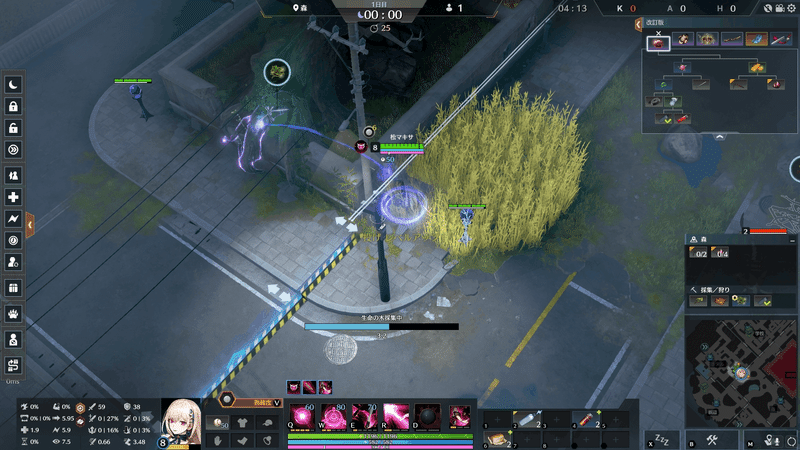This screenshot has width=800, height=450.
Task: Click the paw print side icon
Action: [x=14, y=311]
